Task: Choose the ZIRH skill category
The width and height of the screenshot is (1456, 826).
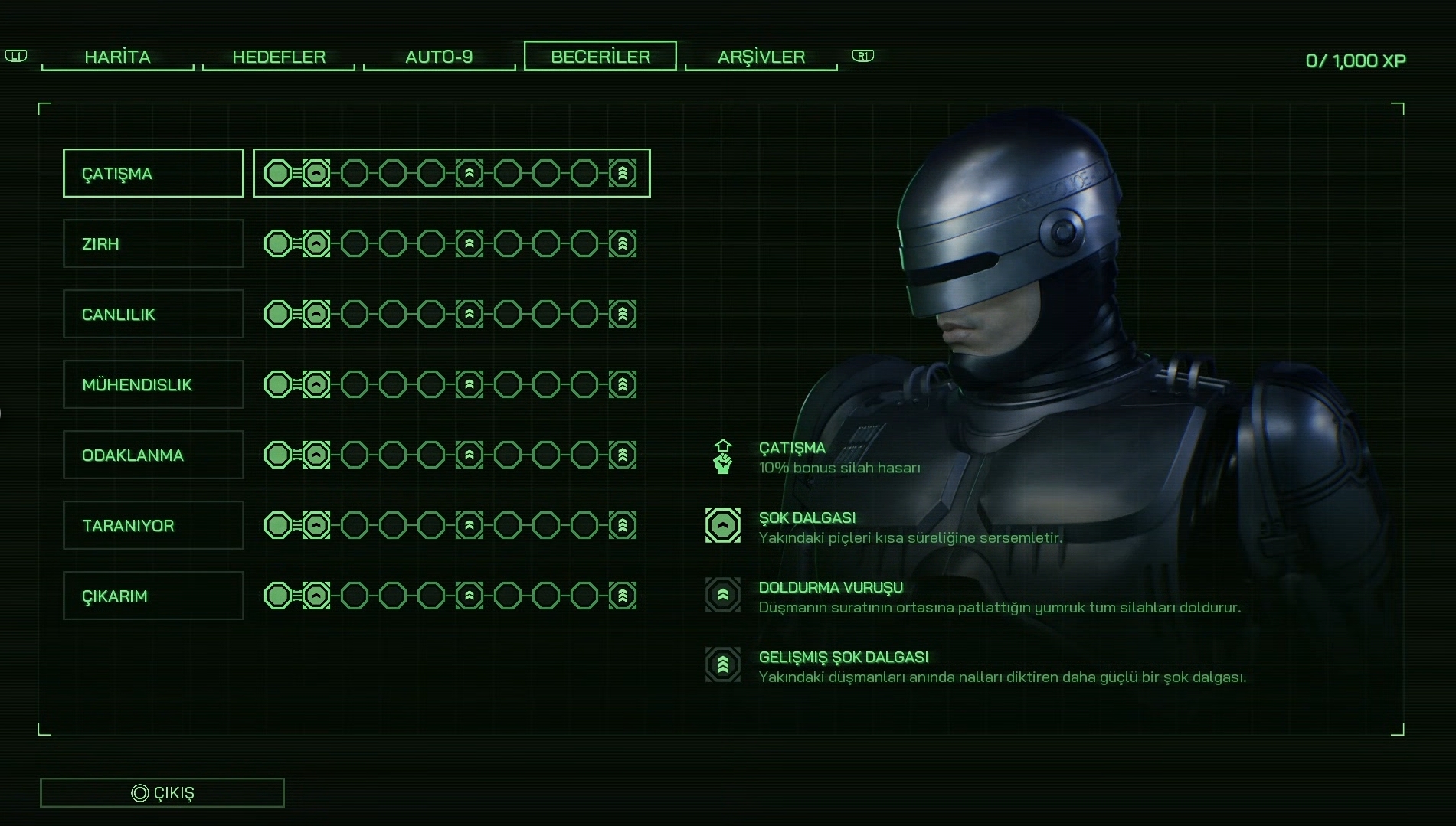Action: 153,243
